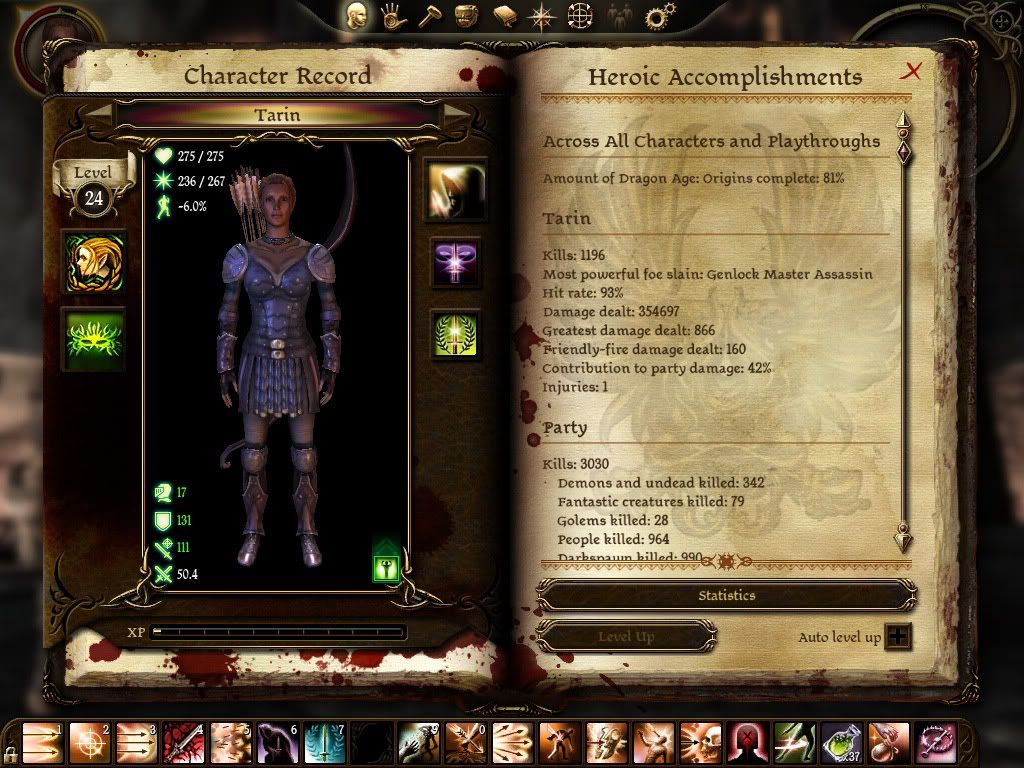Toggle the Auto level up checkbox

tap(898, 637)
